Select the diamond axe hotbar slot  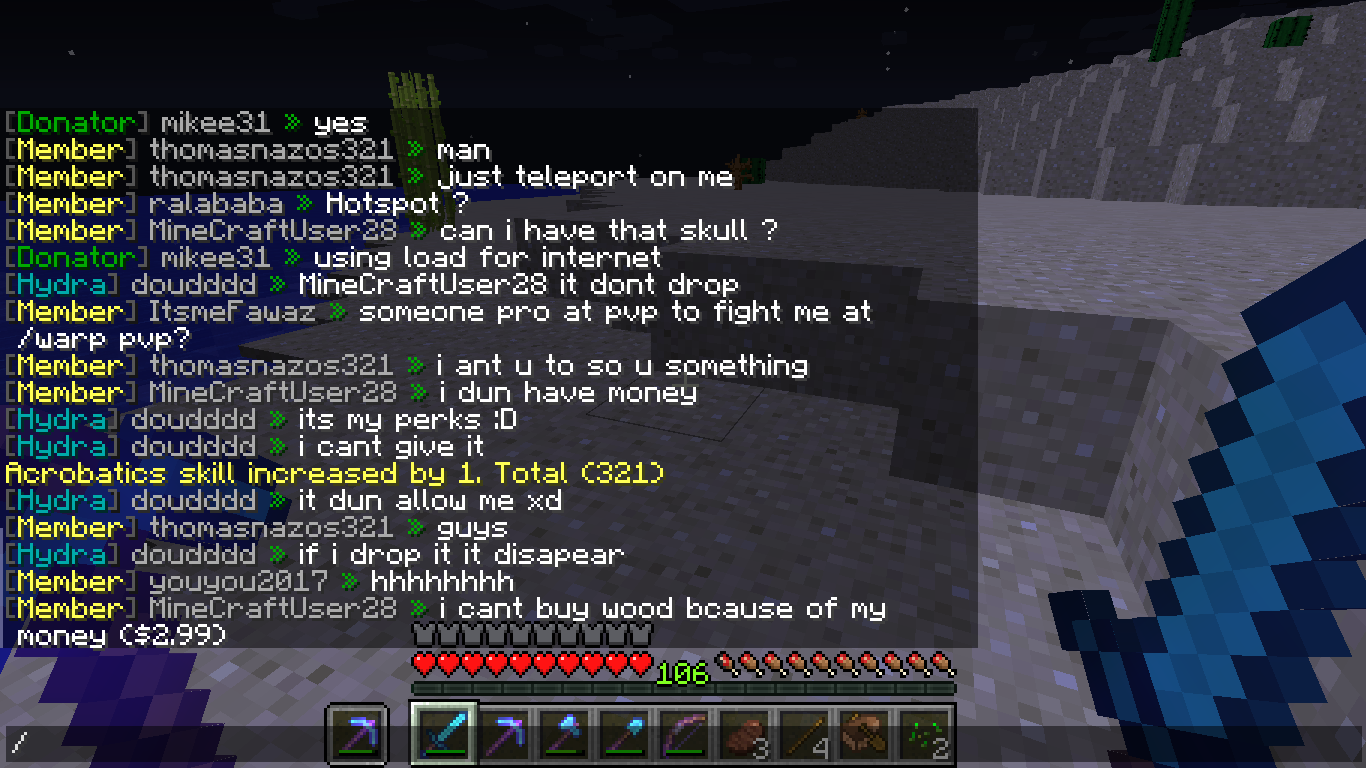563,735
